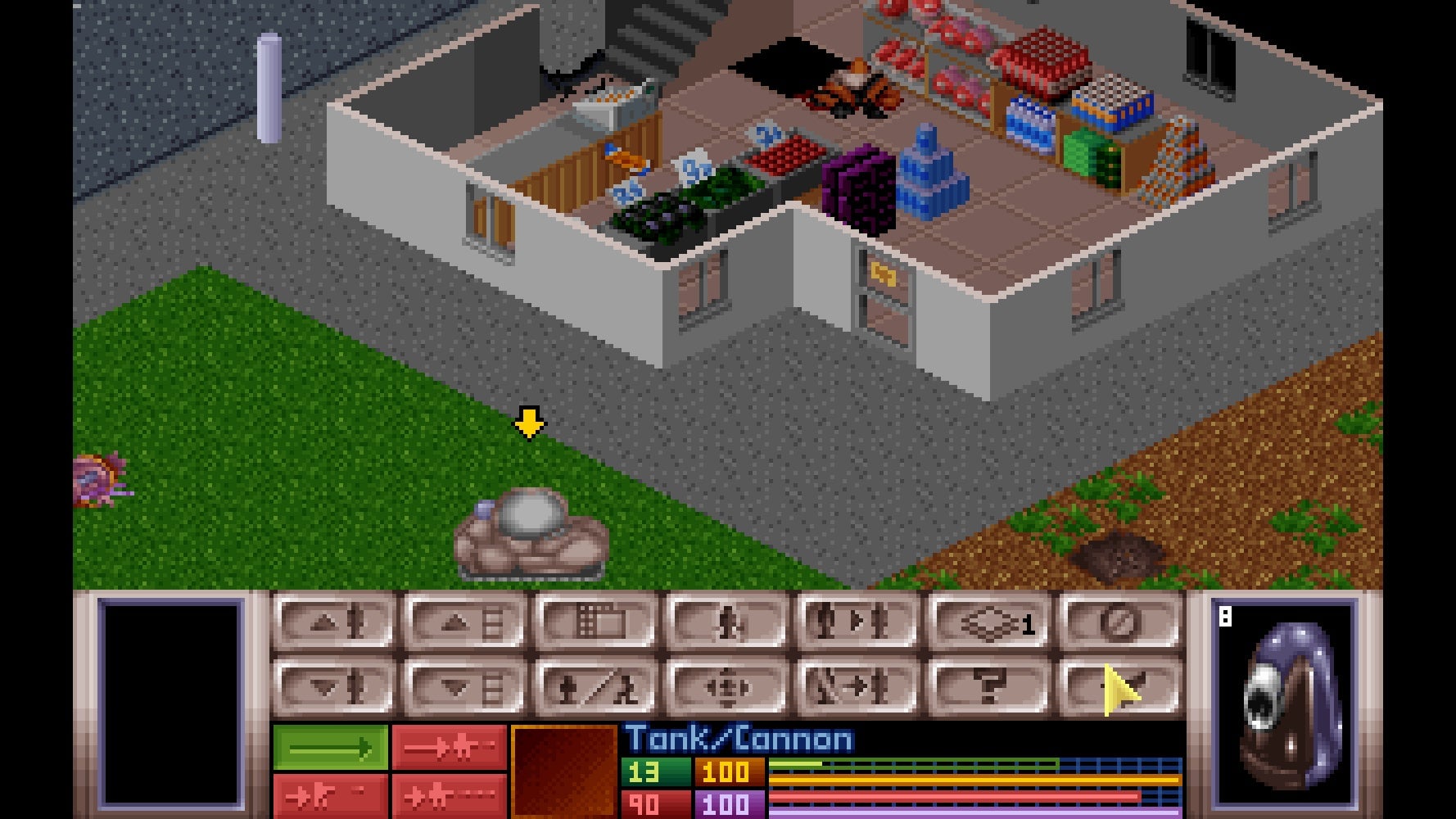Reserve time units for a snap shot
Image resolution: width=1456 pixels, height=819 pixels.
(x=446, y=745)
